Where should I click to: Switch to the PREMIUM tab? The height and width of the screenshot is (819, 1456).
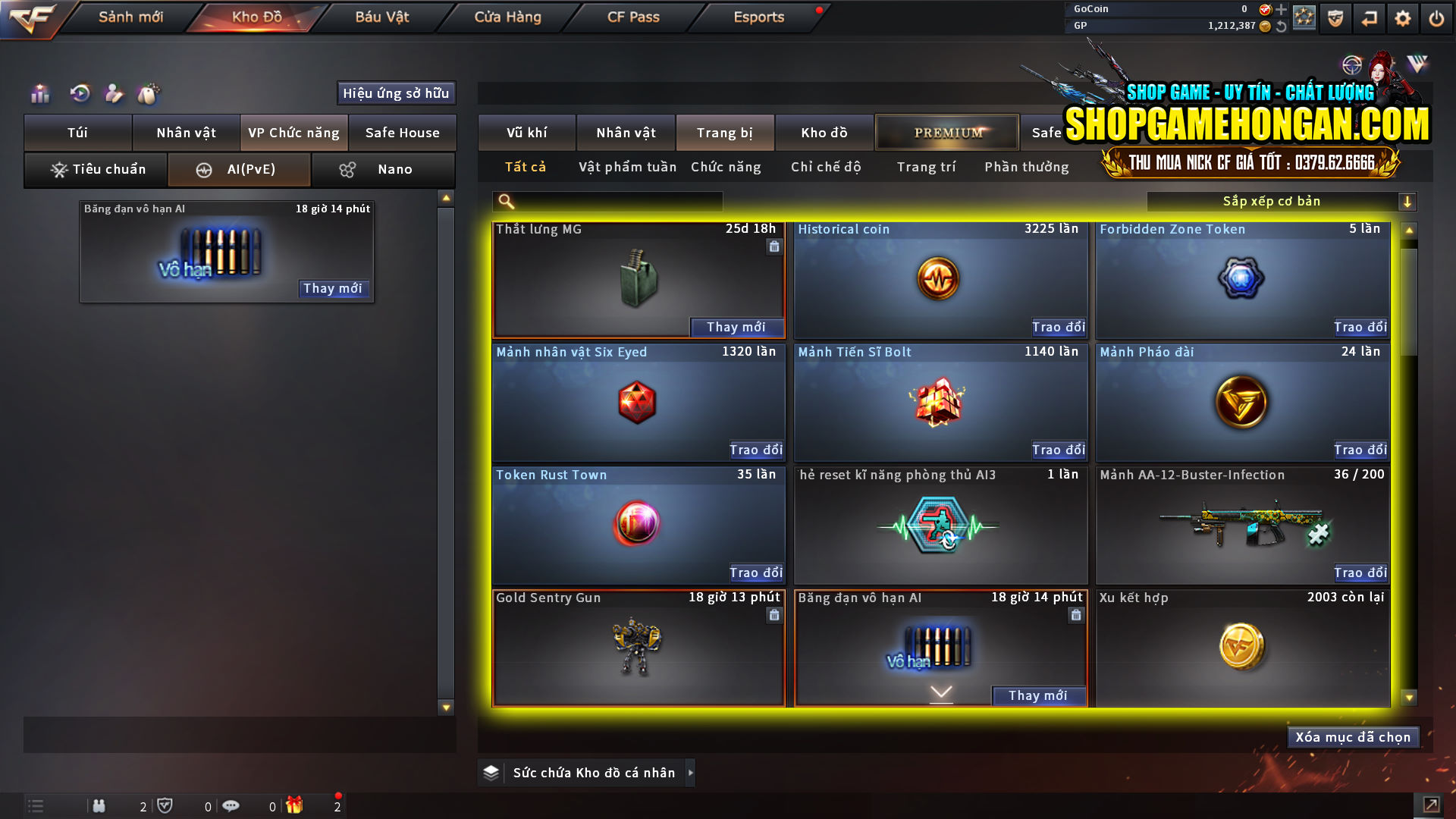pos(947,132)
